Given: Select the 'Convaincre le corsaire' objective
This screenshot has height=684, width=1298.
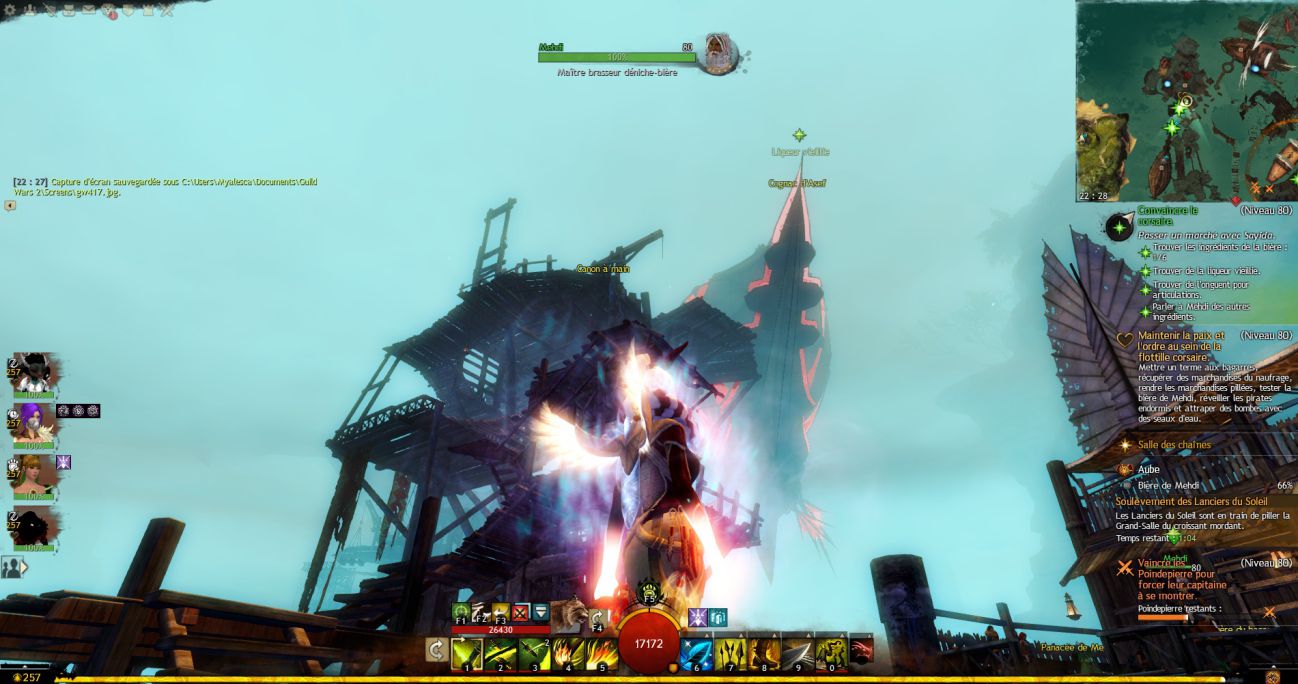Looking at the screenshot, I should click(1166, 216).
